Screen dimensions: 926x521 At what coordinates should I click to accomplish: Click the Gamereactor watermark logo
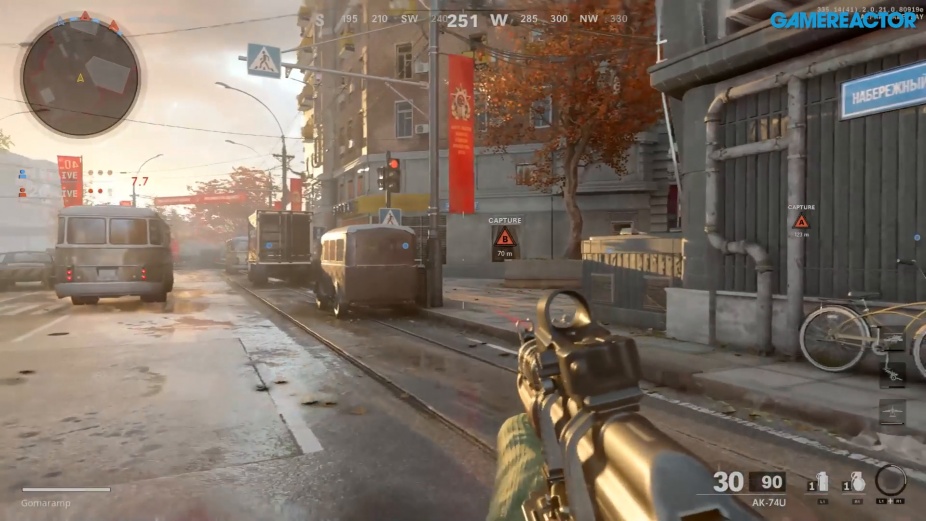point(843,20)
